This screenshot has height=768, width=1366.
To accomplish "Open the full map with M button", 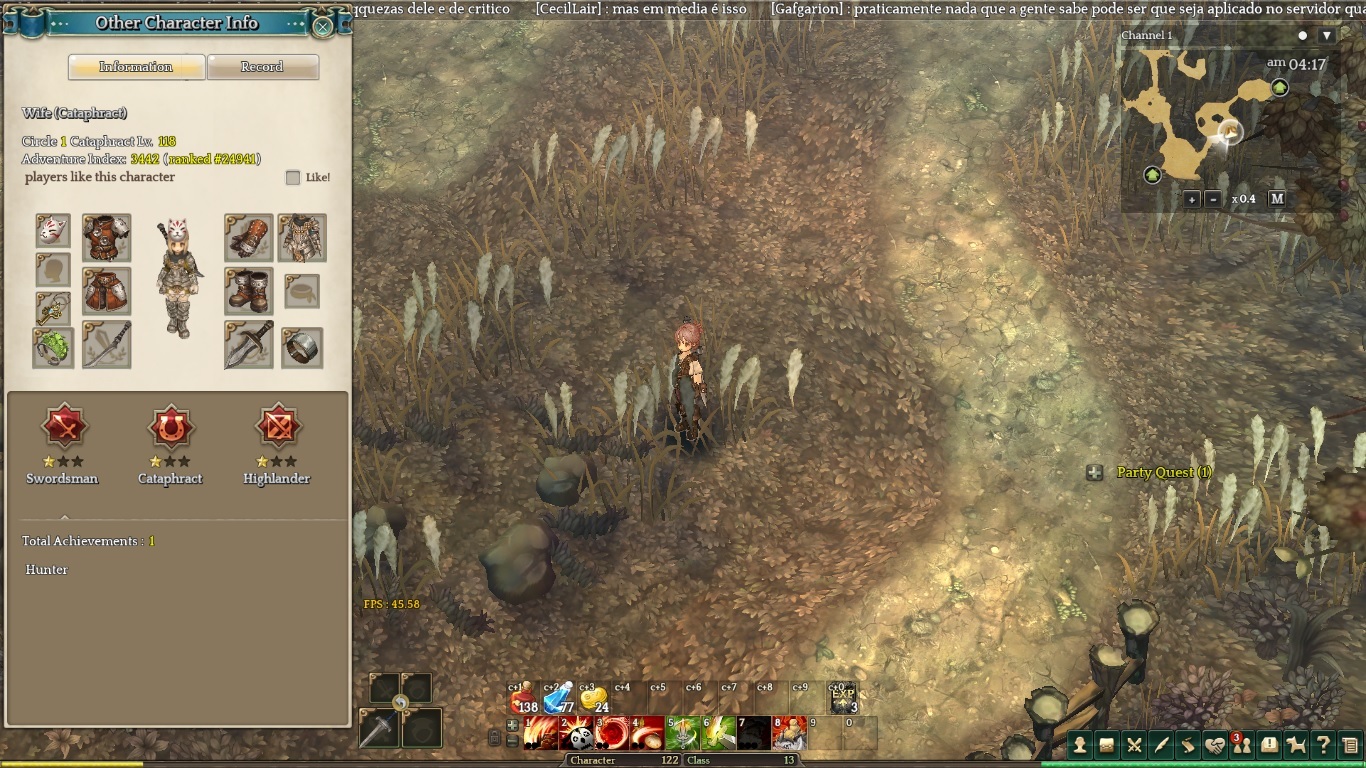I will pos(1277,199).
